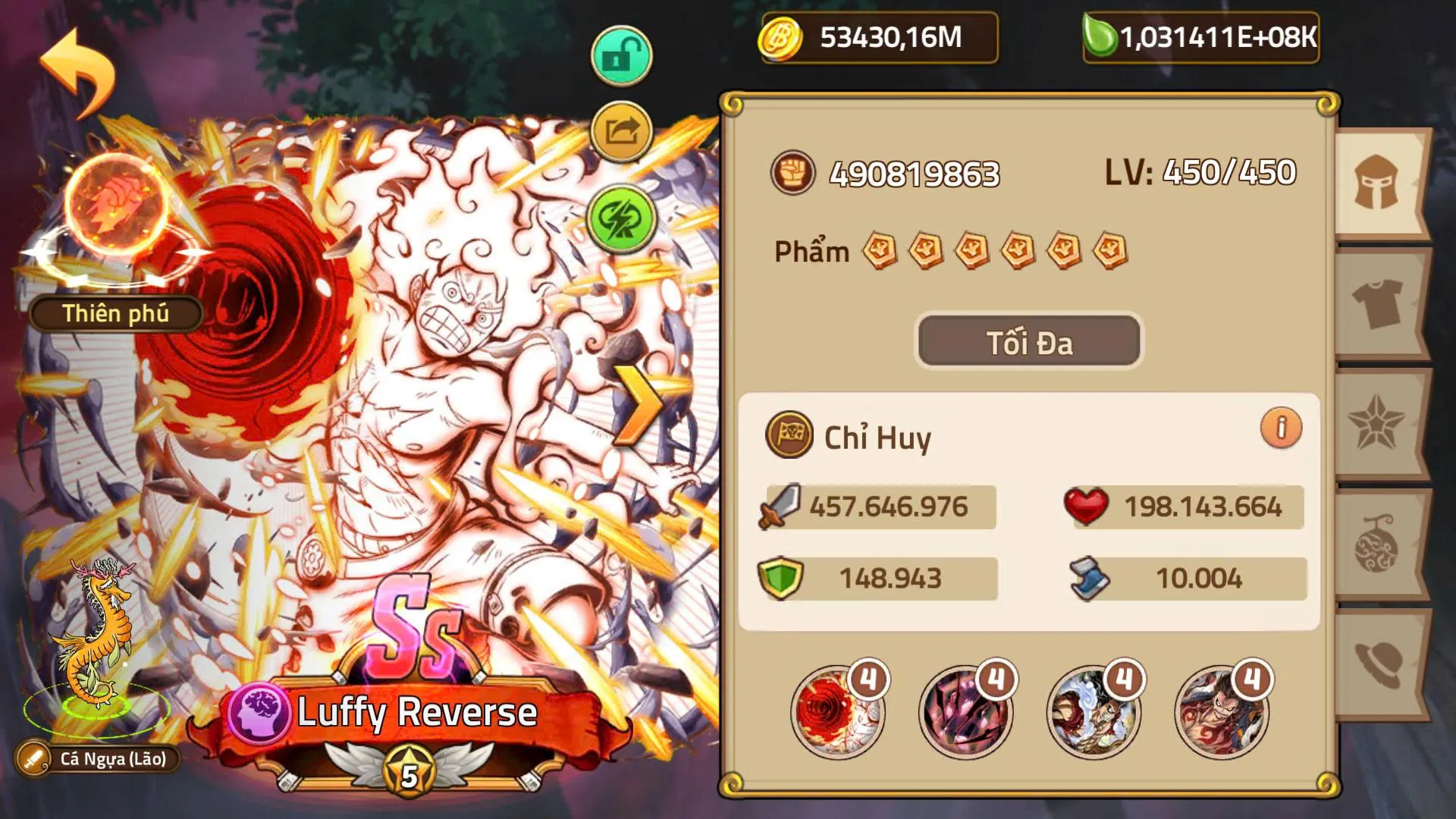Image resolution: width=1456 pixels, height=819 pixels.
Task: Open the Thiên phú panel
Action: 114,313
